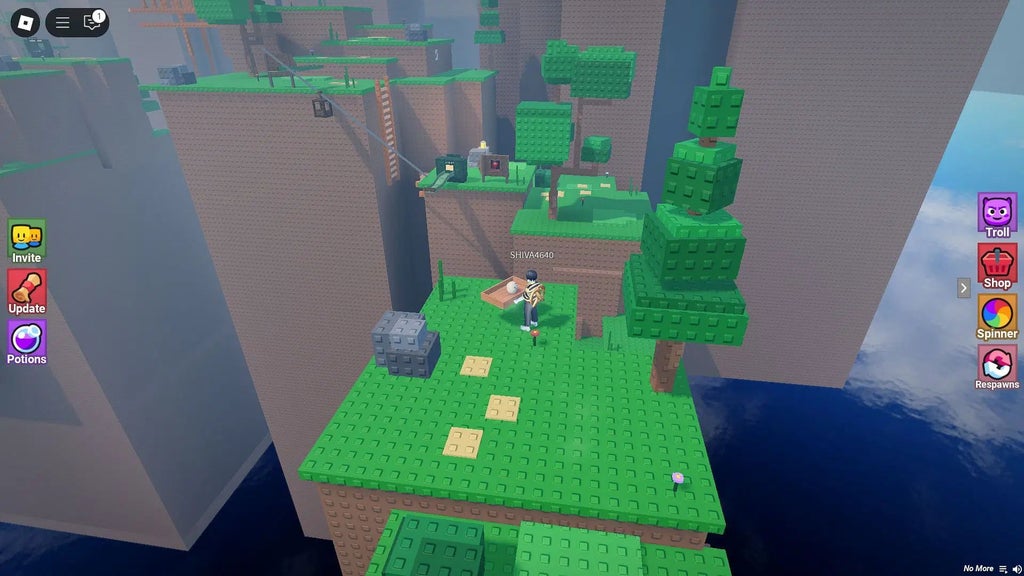Toggle the music speaker icon
1024x576 pixels.
point(1016,569)
